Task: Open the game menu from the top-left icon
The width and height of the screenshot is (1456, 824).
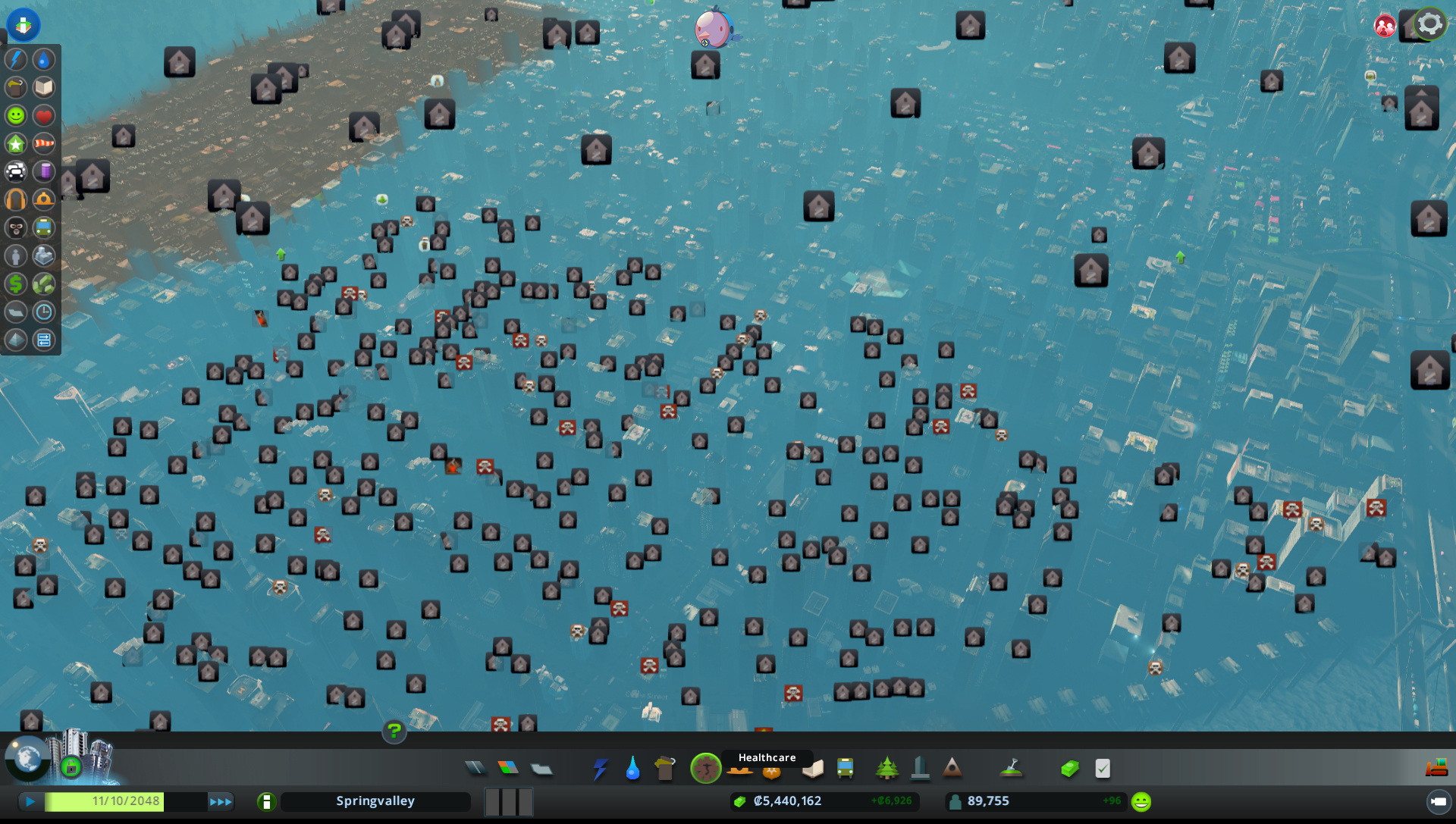Action: pyautogui.click(x=23, y=24)
